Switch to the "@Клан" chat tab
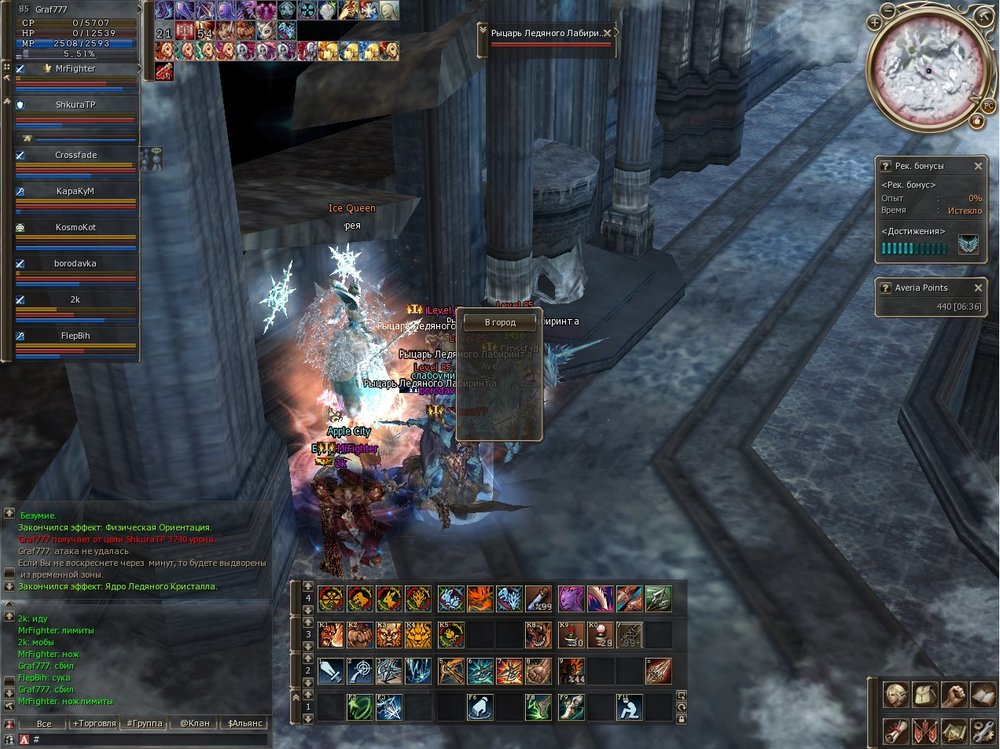 click(x=194, y=723)
